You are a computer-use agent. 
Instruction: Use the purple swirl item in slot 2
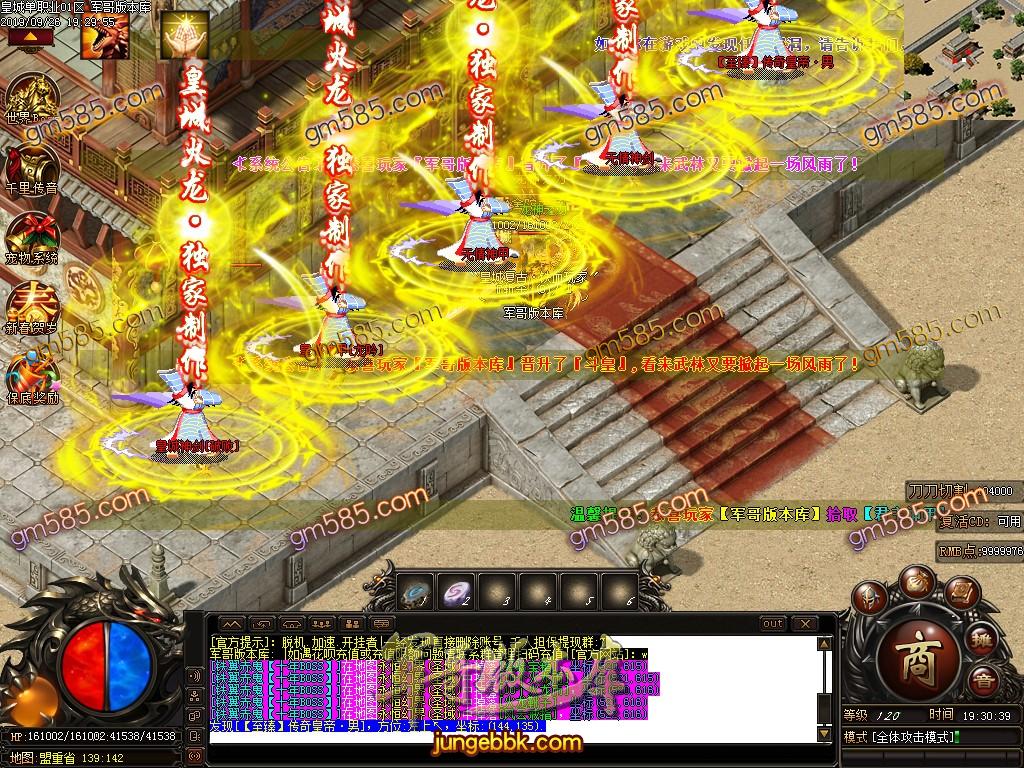(459, 592)
